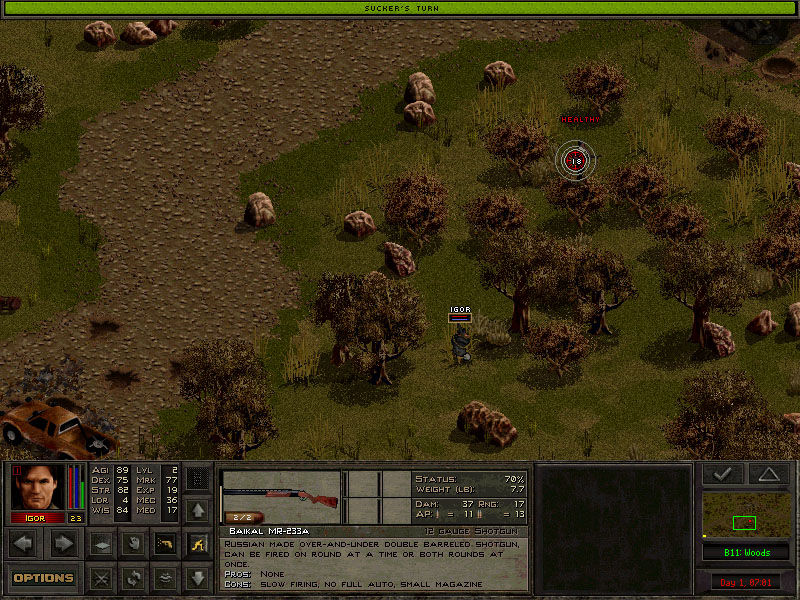Click the yellow running figure button
This screenshot has width=800, height=600.
pyautogui.click(x=198, y=544)
